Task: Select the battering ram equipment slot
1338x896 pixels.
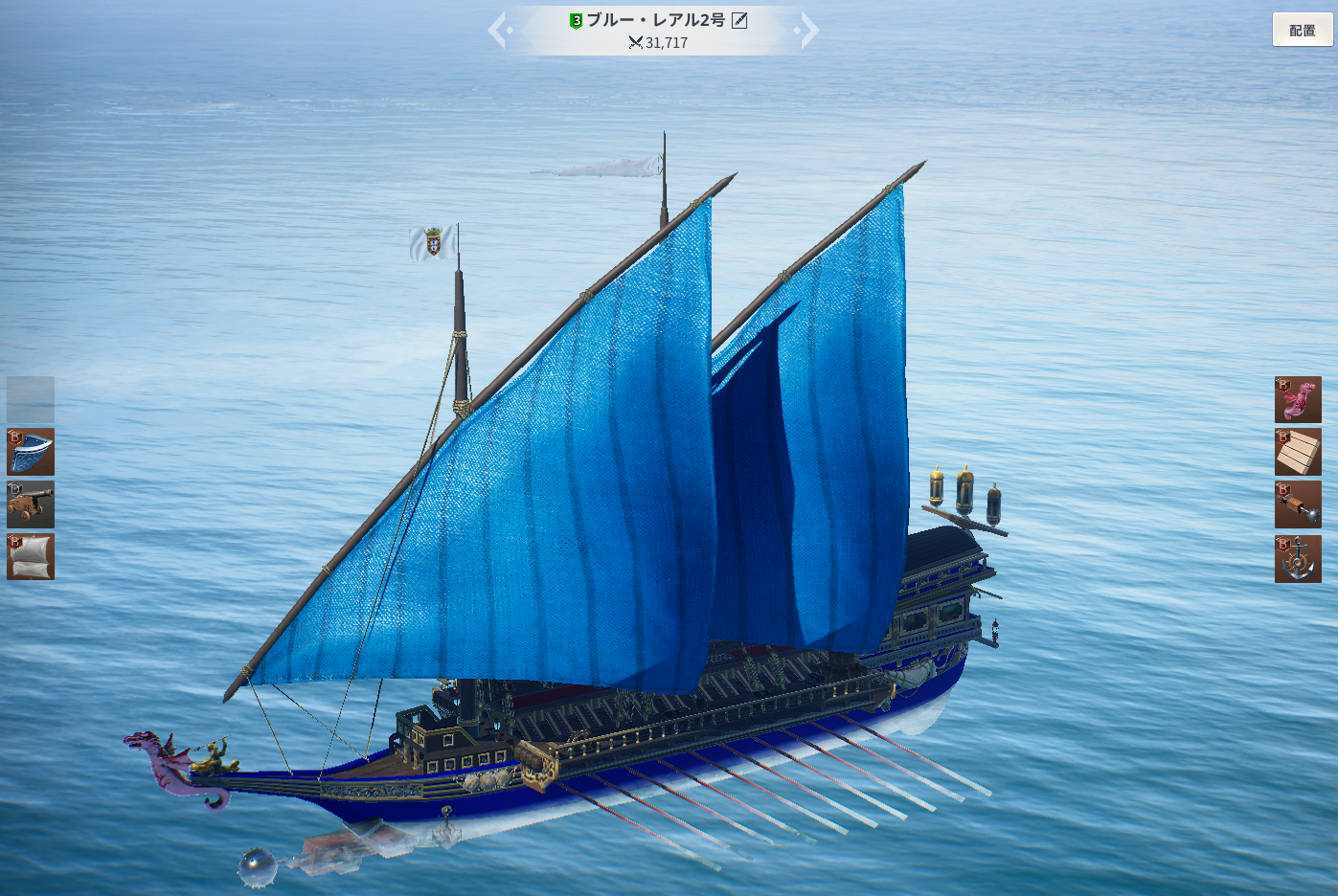Action: (1298, 504)
